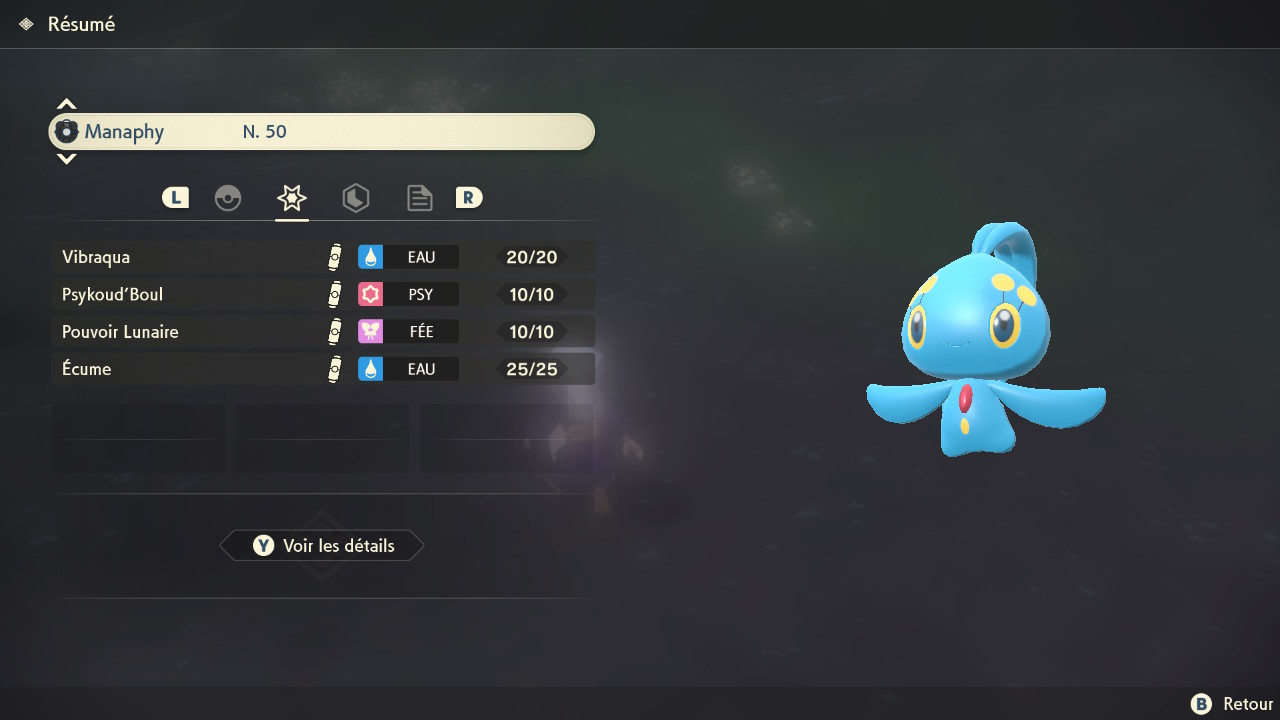The width and height of the screenshot is (1280, 720).
Task: Switch to the hexagon stats tab
Action: [x=356, y=198]
